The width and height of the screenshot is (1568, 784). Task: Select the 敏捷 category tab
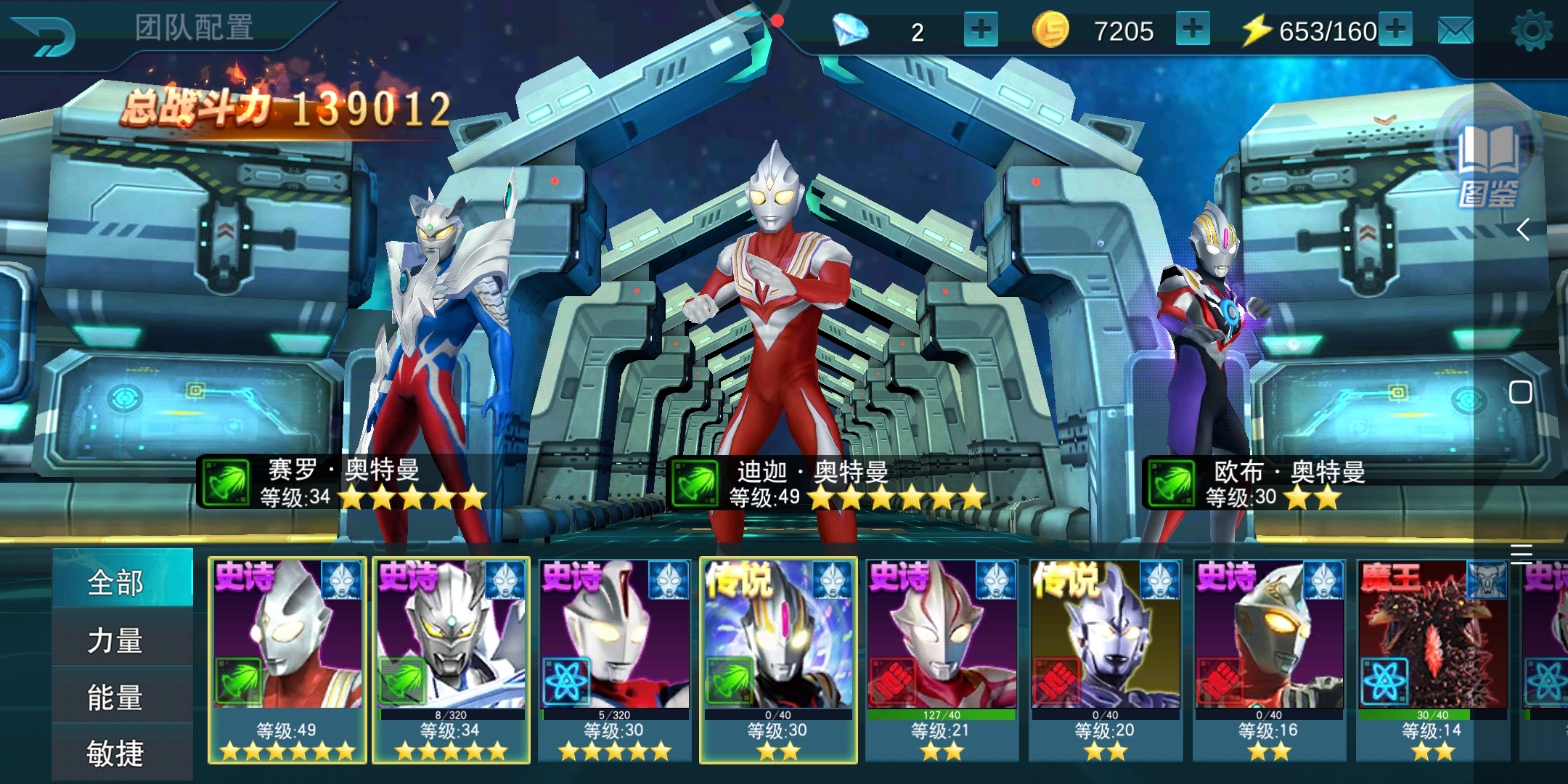click(x=116, y=754)
